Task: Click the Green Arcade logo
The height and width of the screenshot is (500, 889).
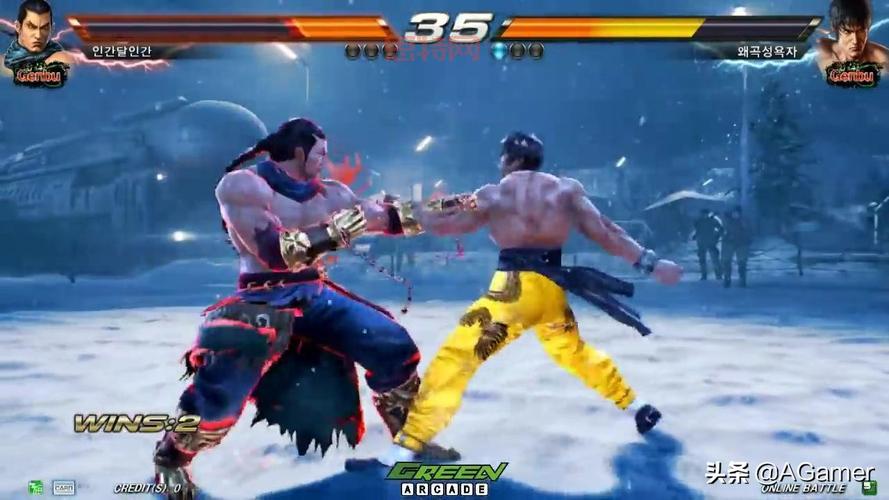Action: tap(446, 478)
